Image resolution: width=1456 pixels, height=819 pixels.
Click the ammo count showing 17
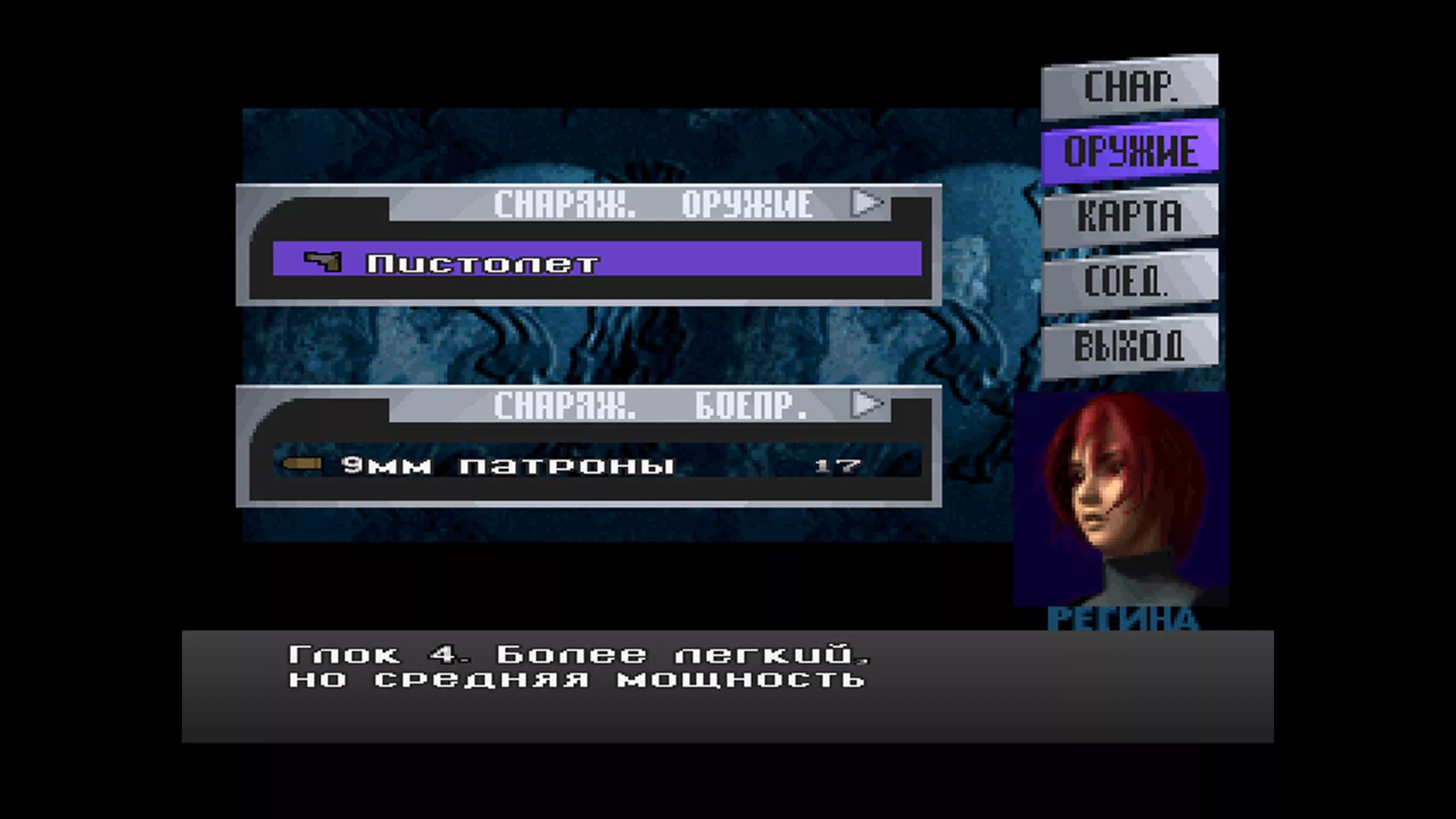pos(839,466)
